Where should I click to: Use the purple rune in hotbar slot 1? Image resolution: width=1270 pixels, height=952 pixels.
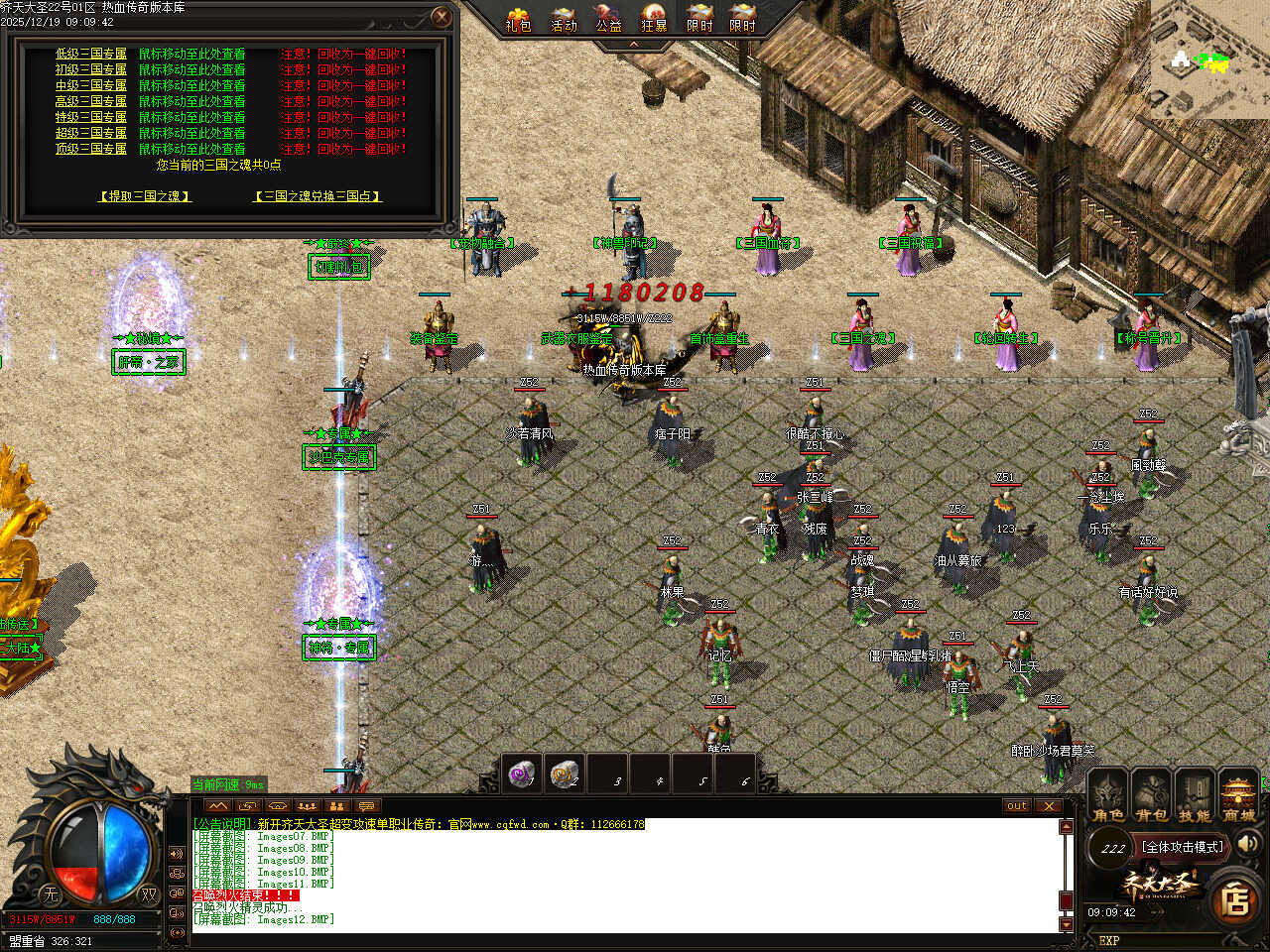coord(522,773)
